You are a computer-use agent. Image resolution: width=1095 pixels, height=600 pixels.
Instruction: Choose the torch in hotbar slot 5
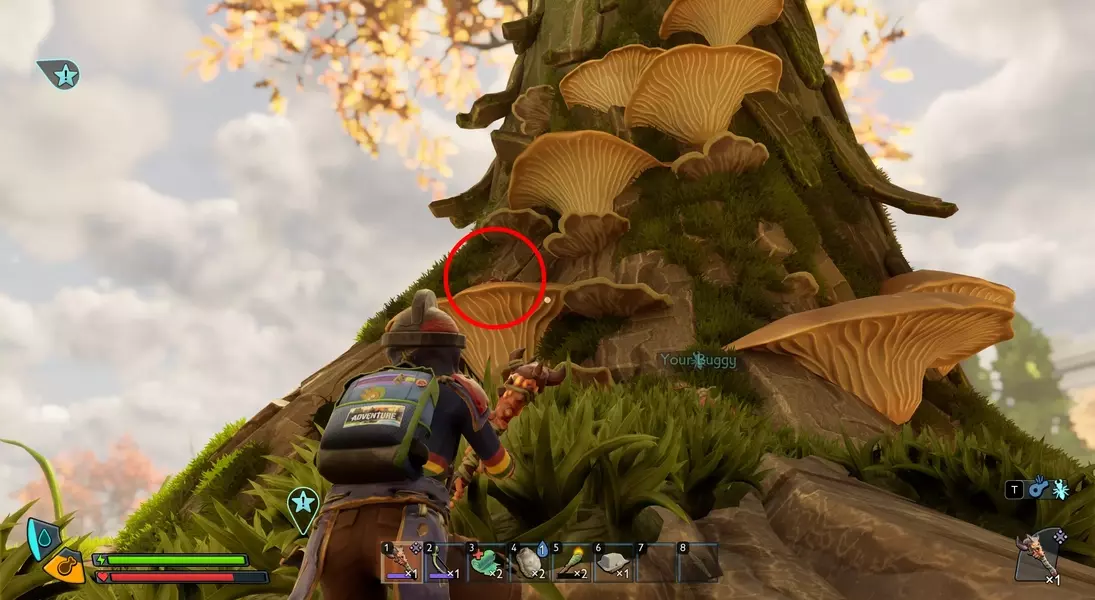570,562
